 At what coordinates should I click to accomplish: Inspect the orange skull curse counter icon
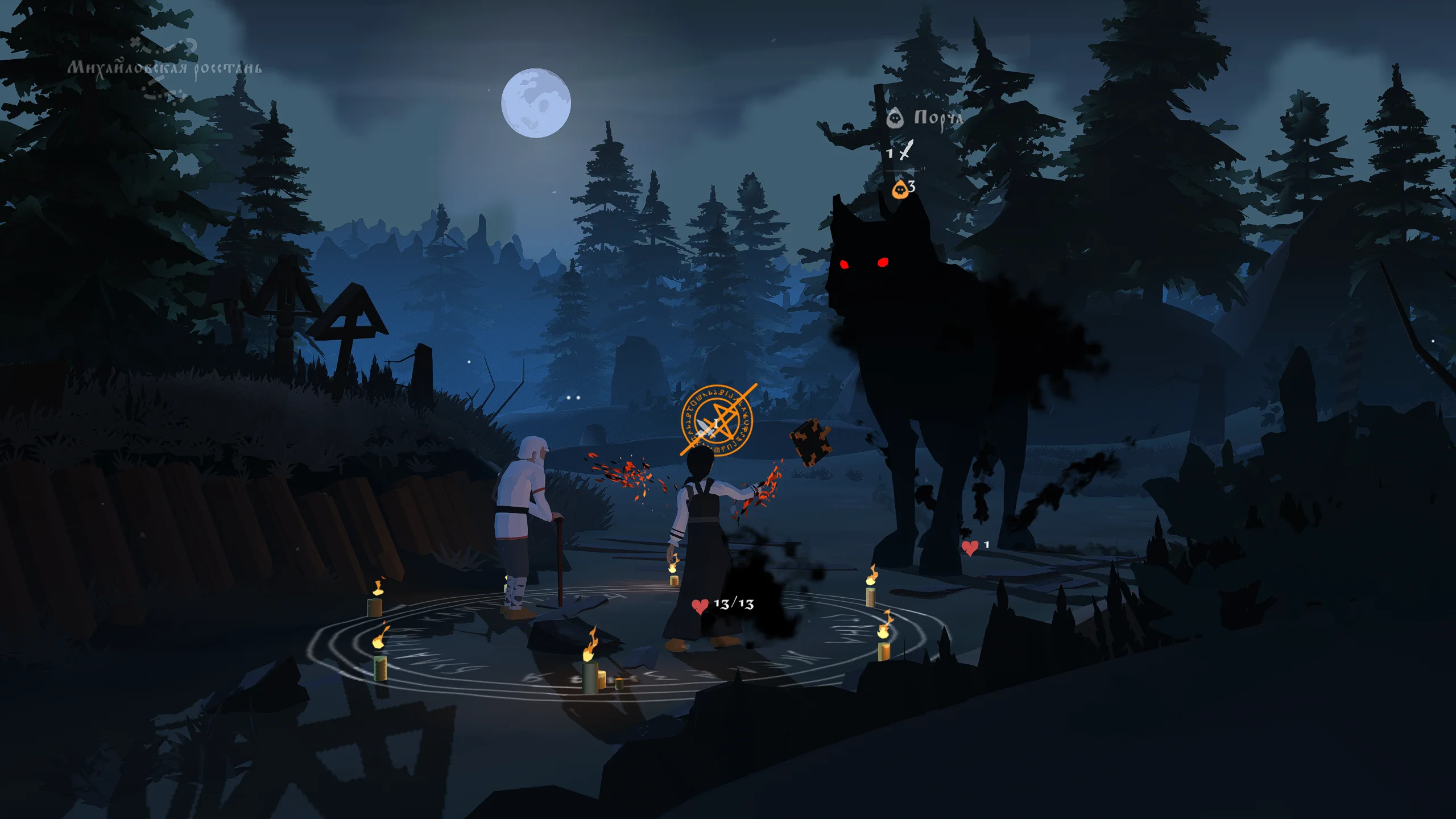tap(900, 189)
